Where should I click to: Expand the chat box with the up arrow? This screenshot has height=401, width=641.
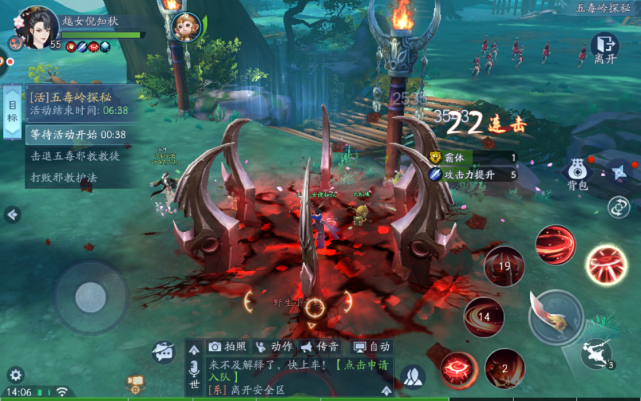pos(194,349)
